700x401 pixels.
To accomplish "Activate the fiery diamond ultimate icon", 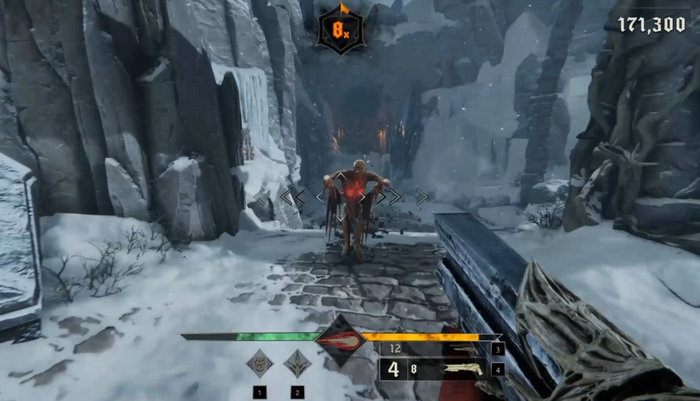I will [x=338, y=339].
